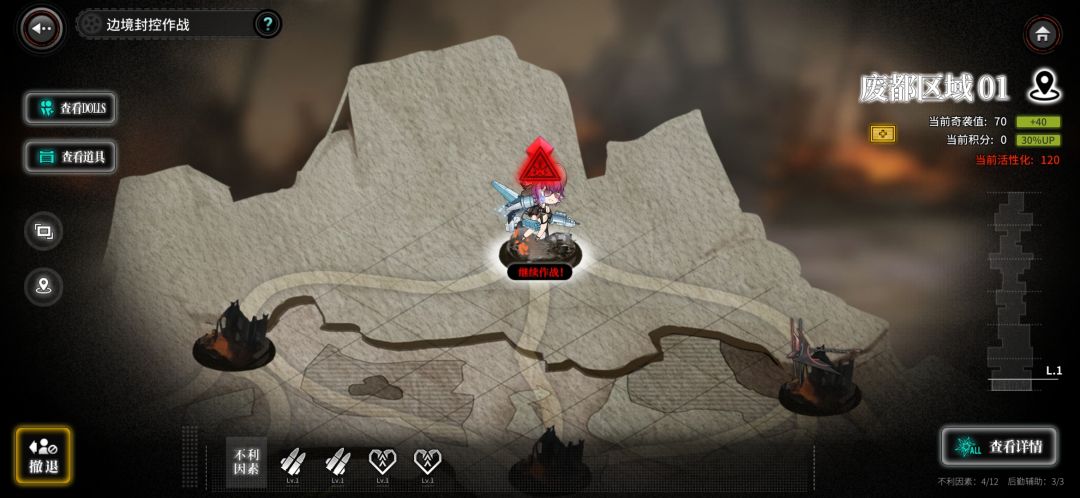Screen dimensions: 1080x498
Task: Open the 查看道具 items panel
Action: pos(71,156)
